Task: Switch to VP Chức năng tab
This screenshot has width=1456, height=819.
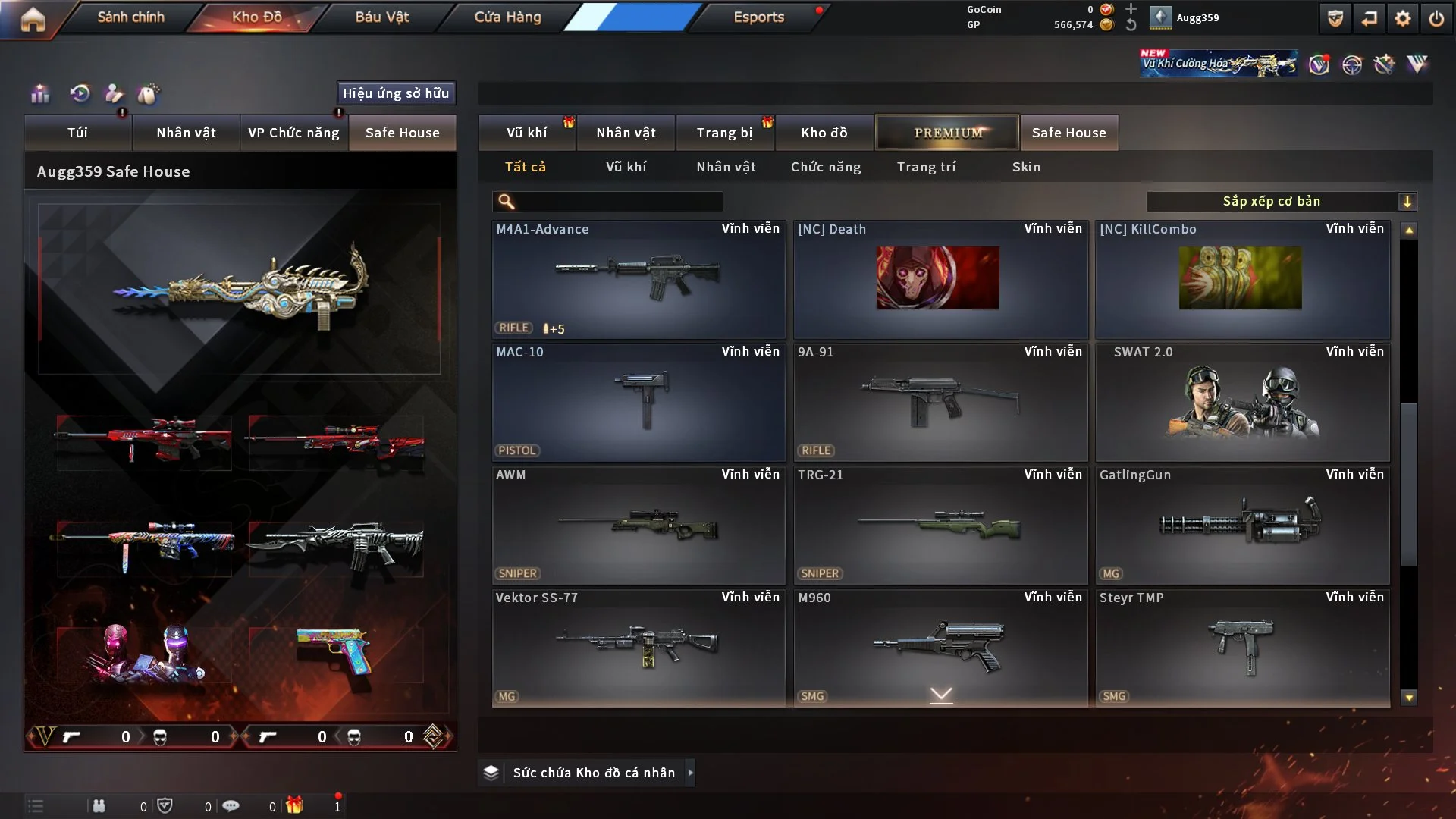Action: tap(293, 133)
